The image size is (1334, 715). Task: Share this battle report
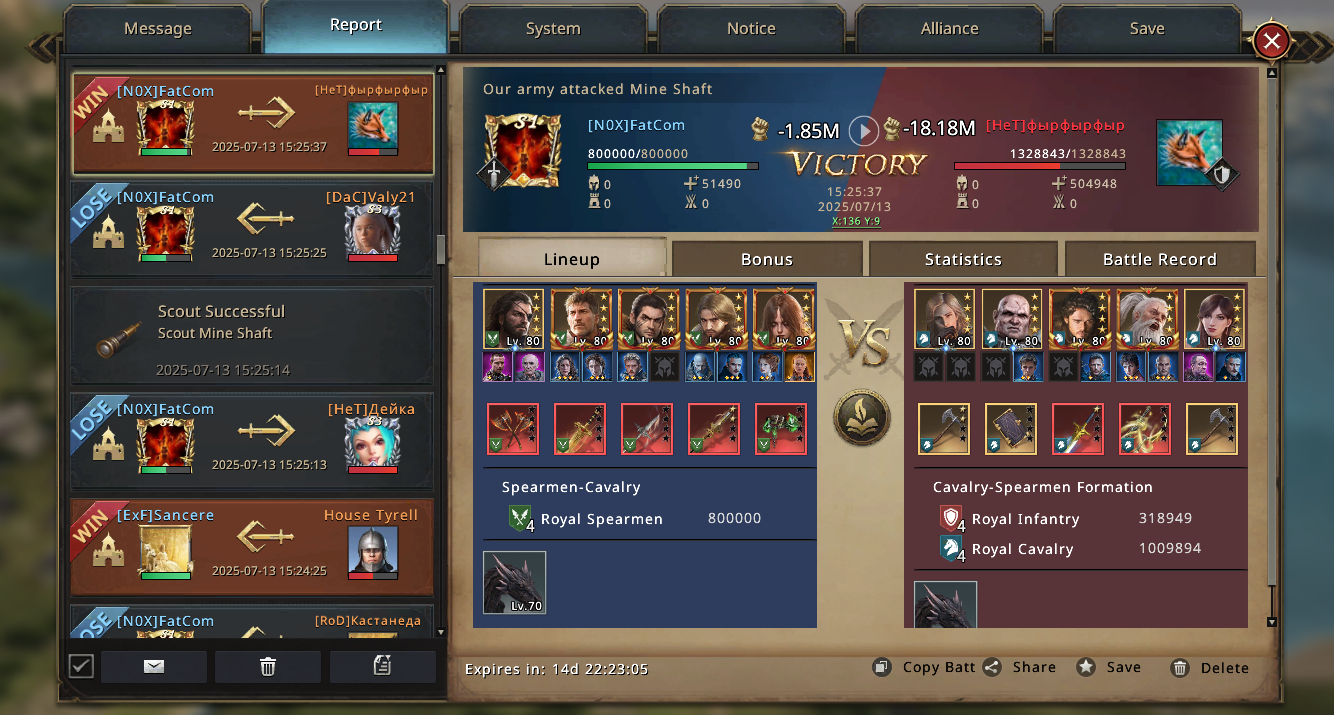1020,667
